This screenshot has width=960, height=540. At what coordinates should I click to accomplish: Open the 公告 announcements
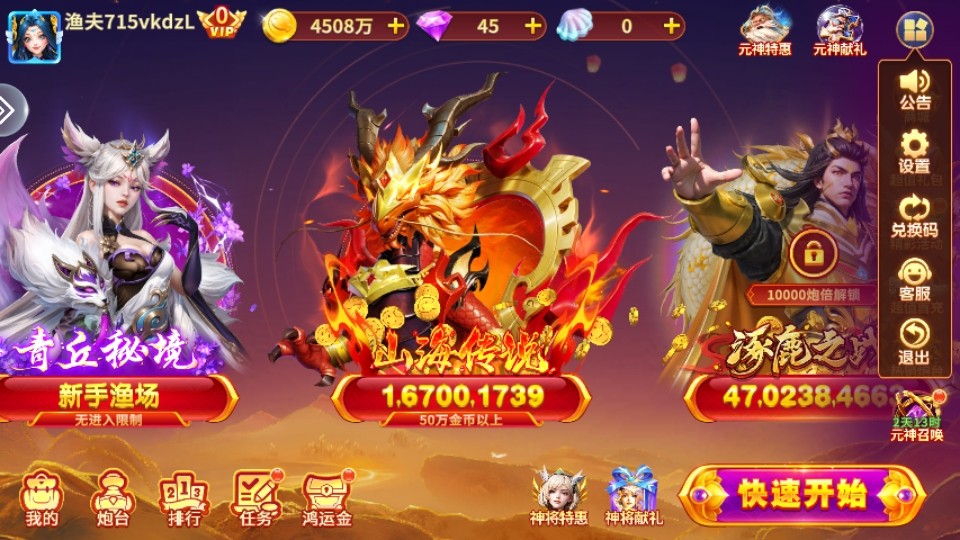(914, 88)
